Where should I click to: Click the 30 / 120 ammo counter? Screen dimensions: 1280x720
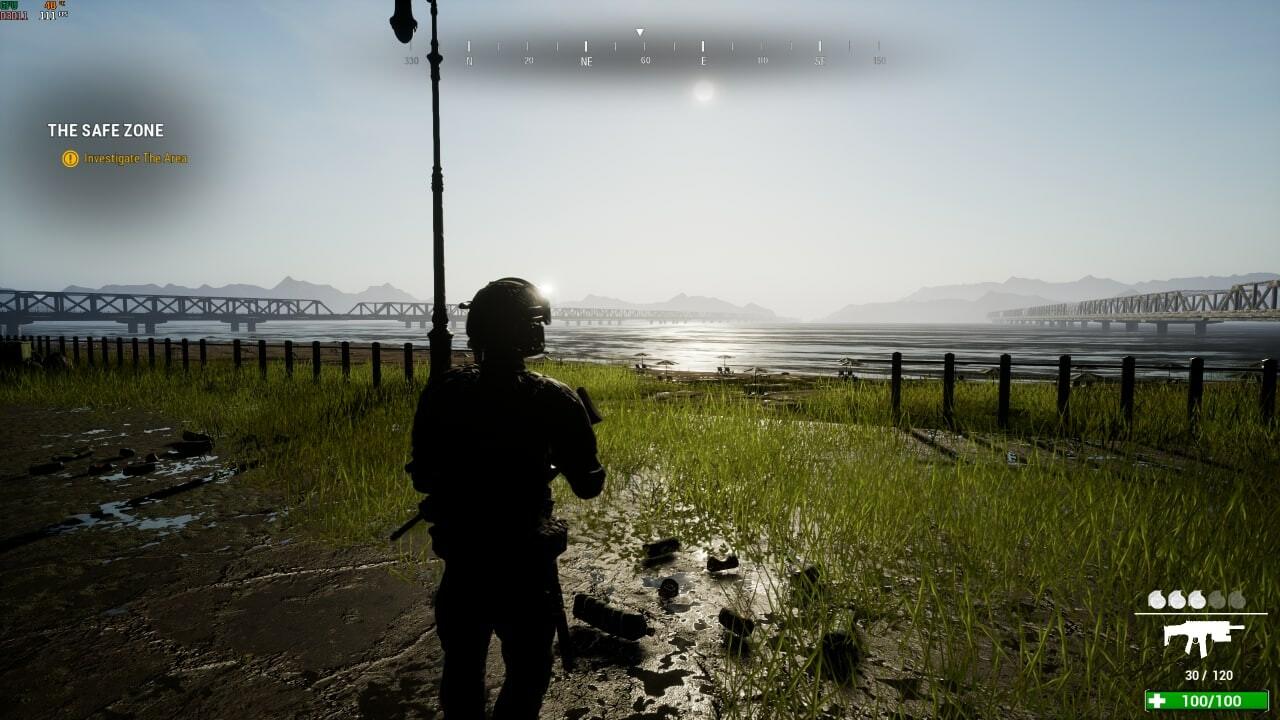[x=1208, y=674]
